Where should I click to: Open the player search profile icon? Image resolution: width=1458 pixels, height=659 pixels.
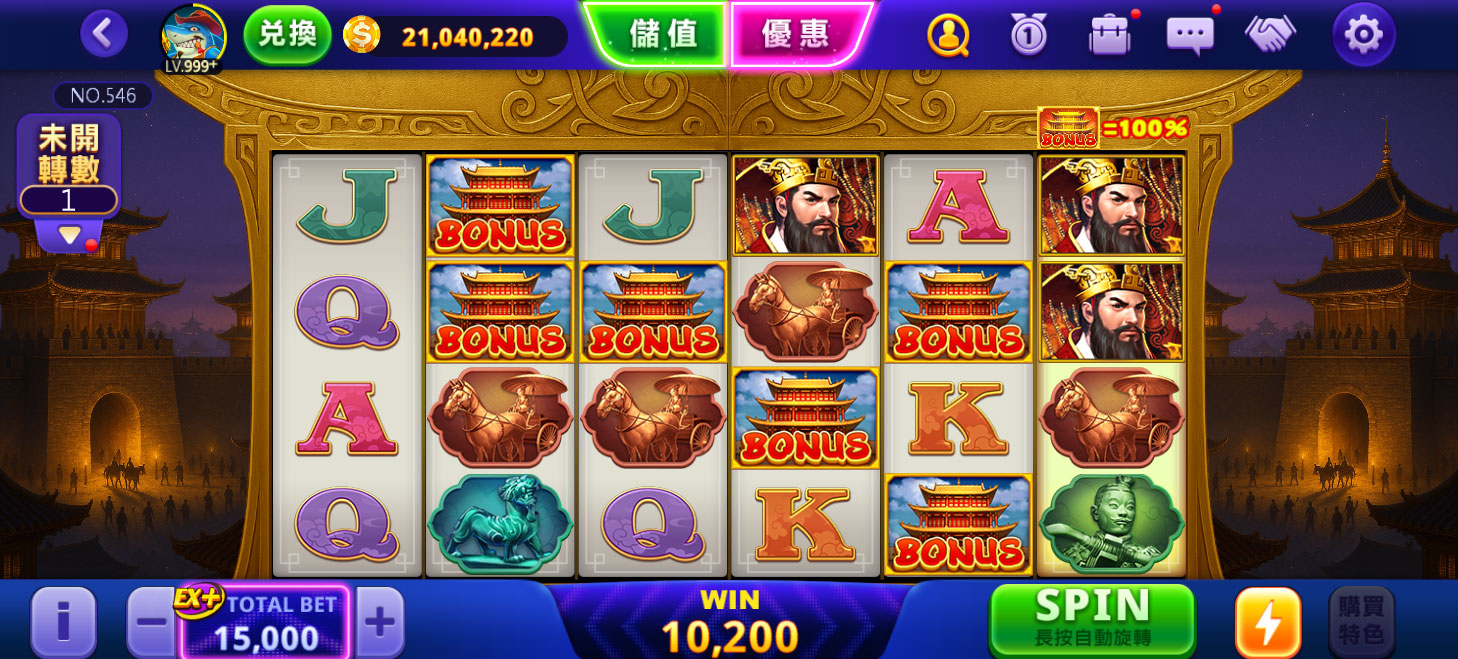948,36
